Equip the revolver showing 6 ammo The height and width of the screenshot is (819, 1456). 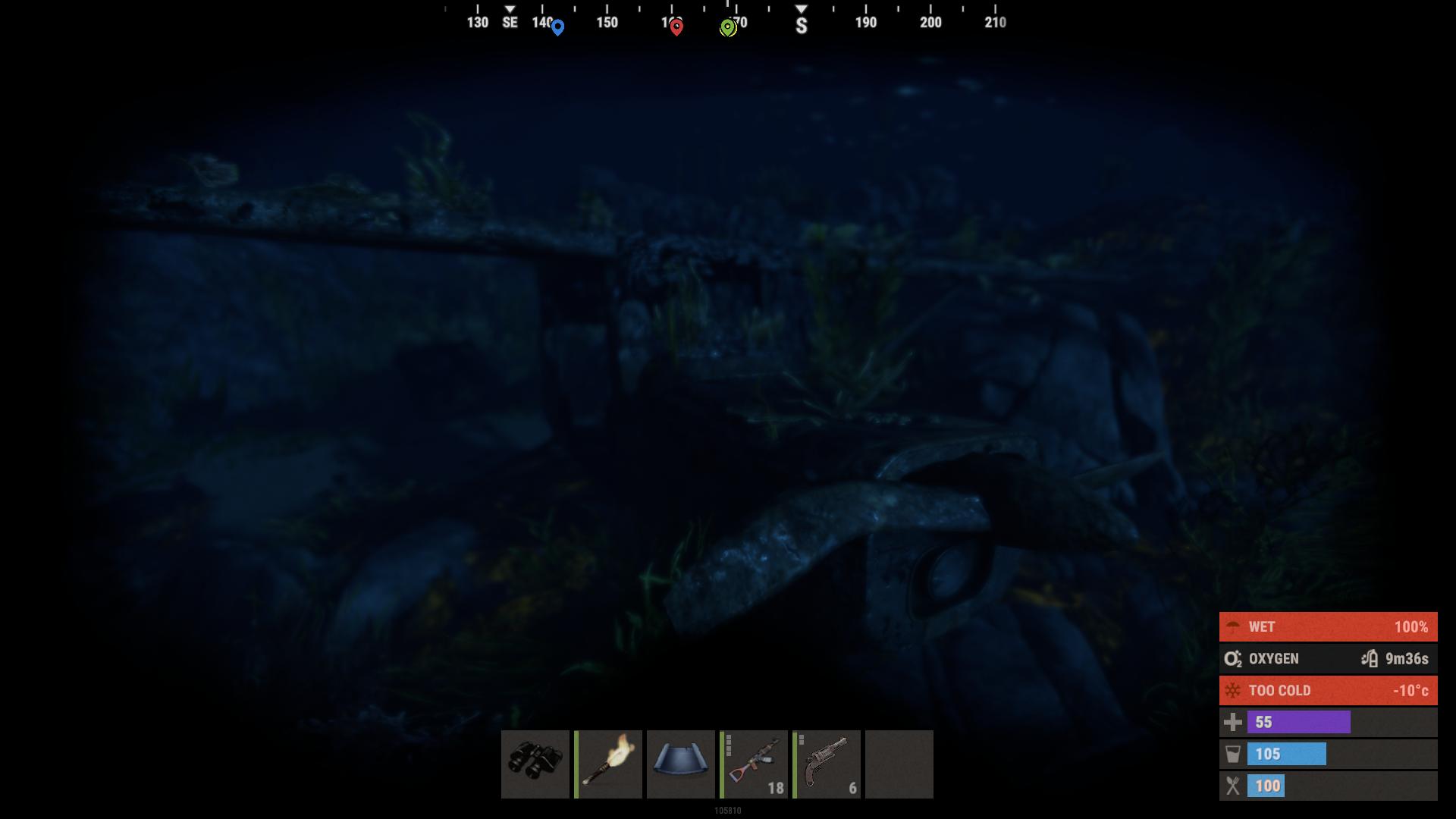pos(826,764)
